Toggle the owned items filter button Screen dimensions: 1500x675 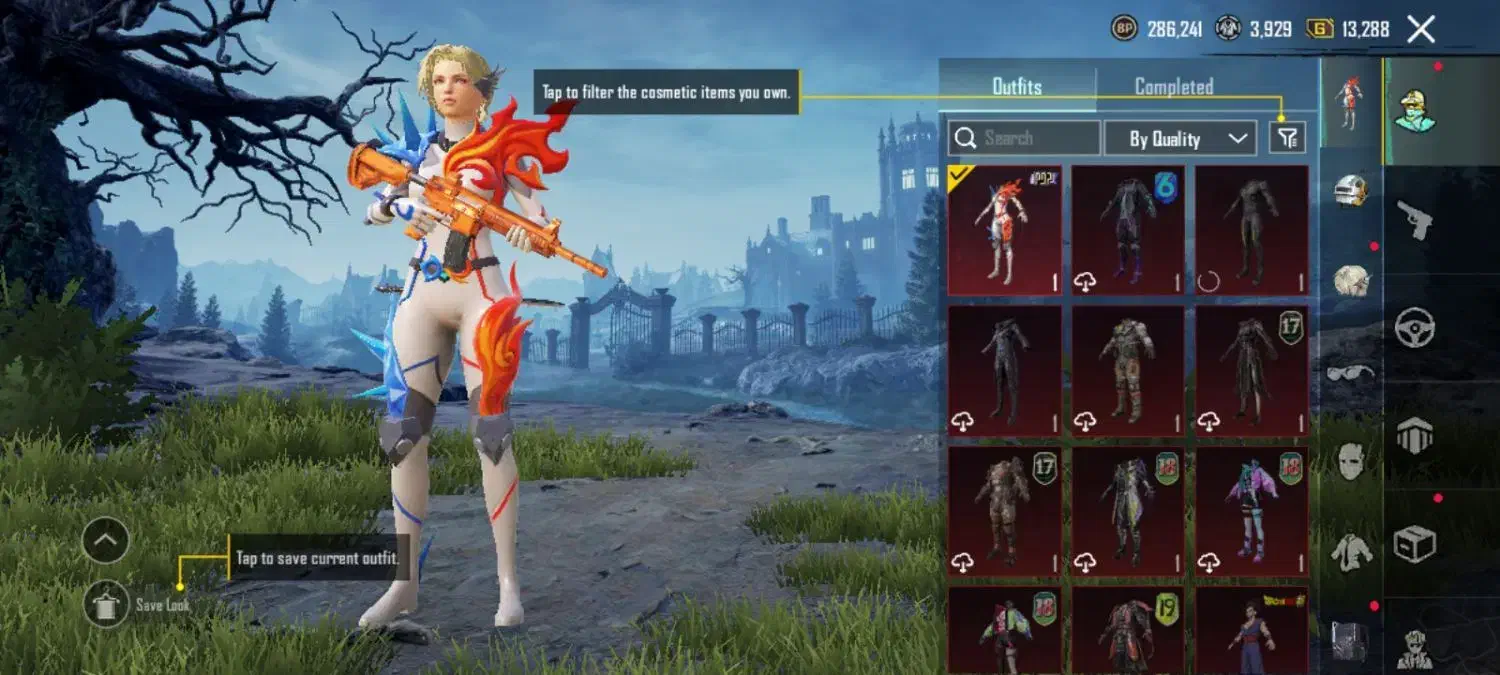pos(1287,138)
